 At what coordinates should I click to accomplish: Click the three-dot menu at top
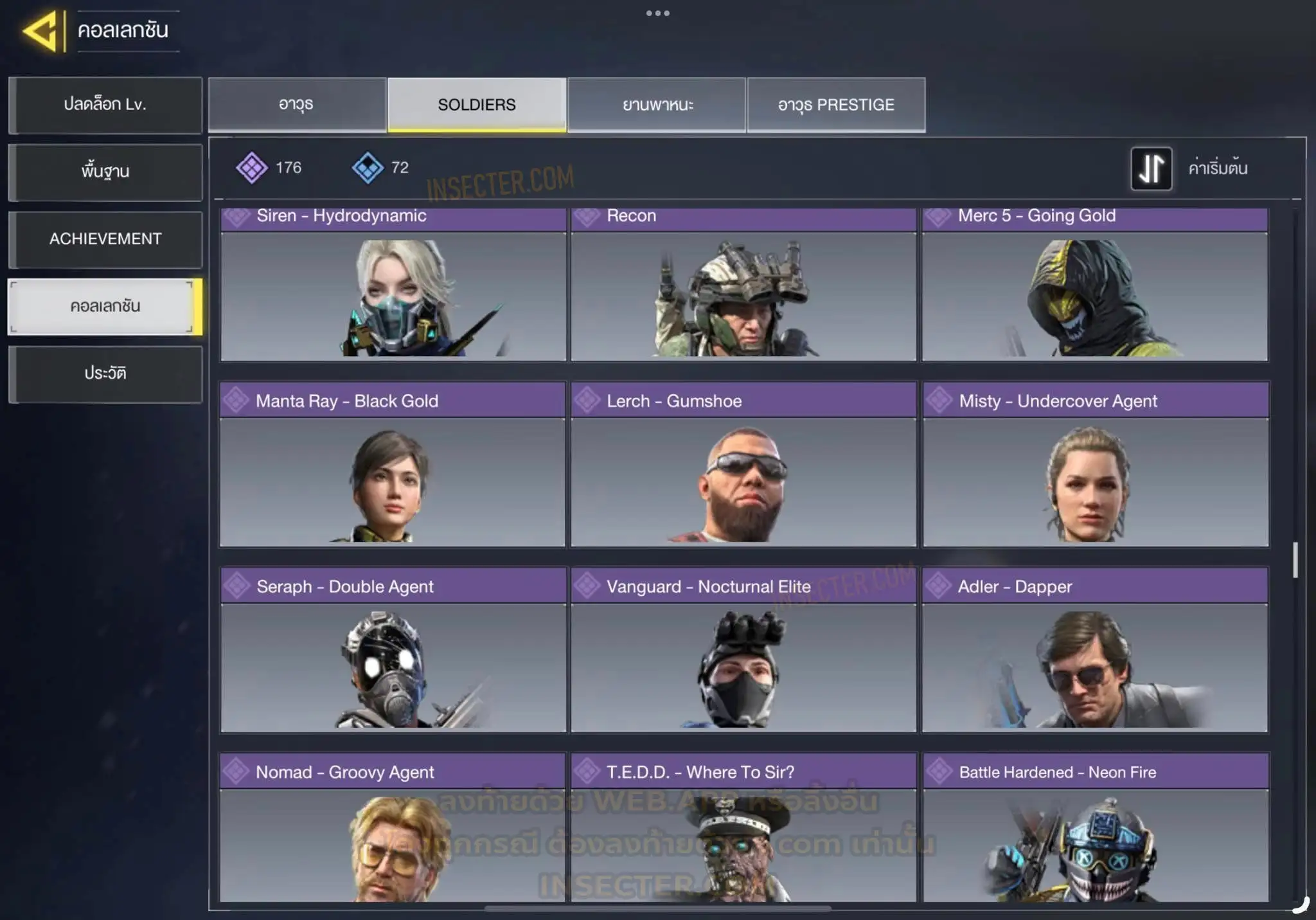[x=657, y=14]
